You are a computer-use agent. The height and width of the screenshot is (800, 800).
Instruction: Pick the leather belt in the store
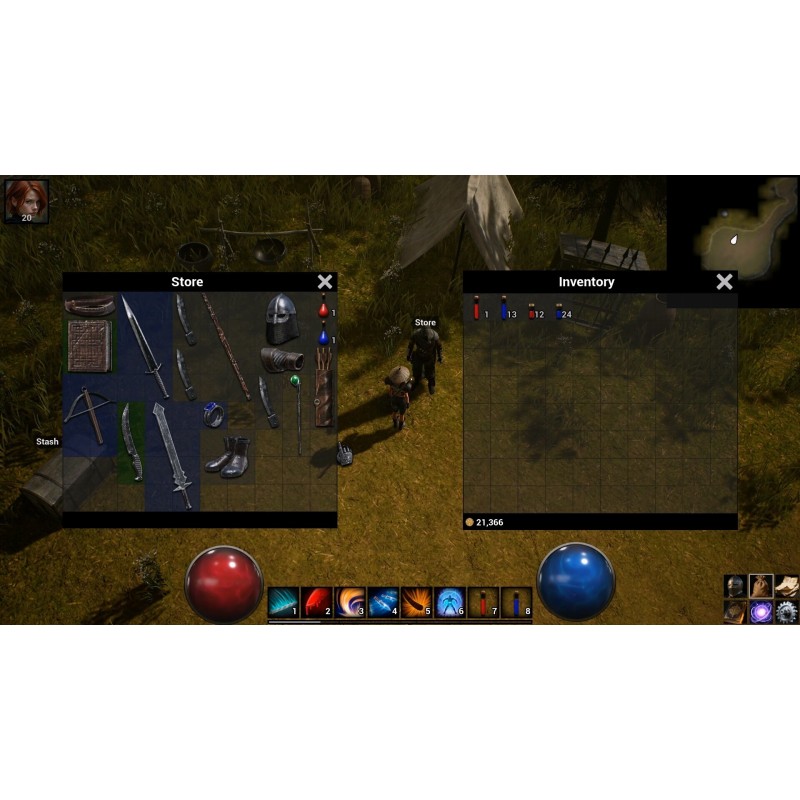[90, 305]
